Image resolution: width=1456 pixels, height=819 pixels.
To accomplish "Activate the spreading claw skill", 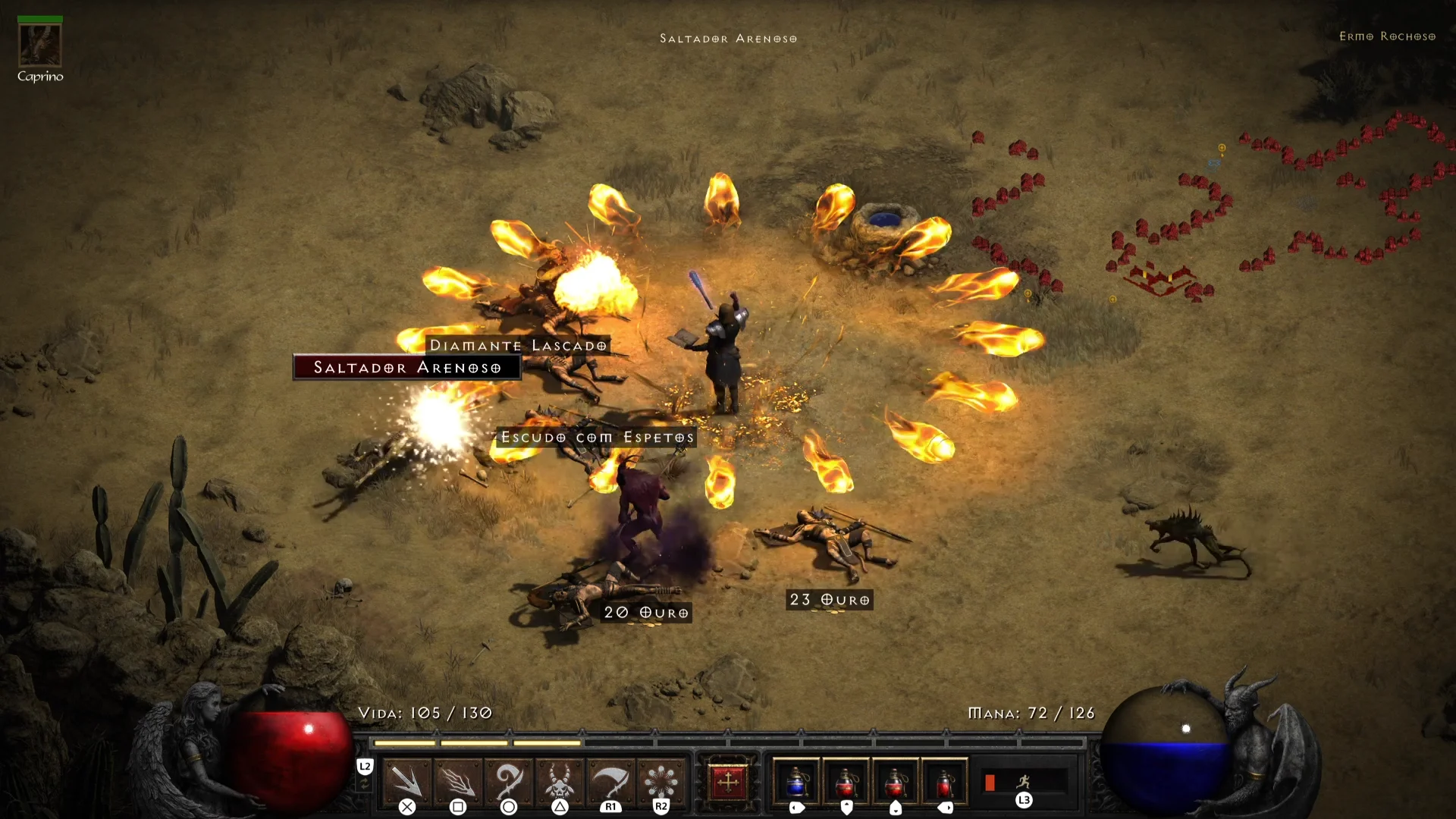I will click(x=458, y=781).
